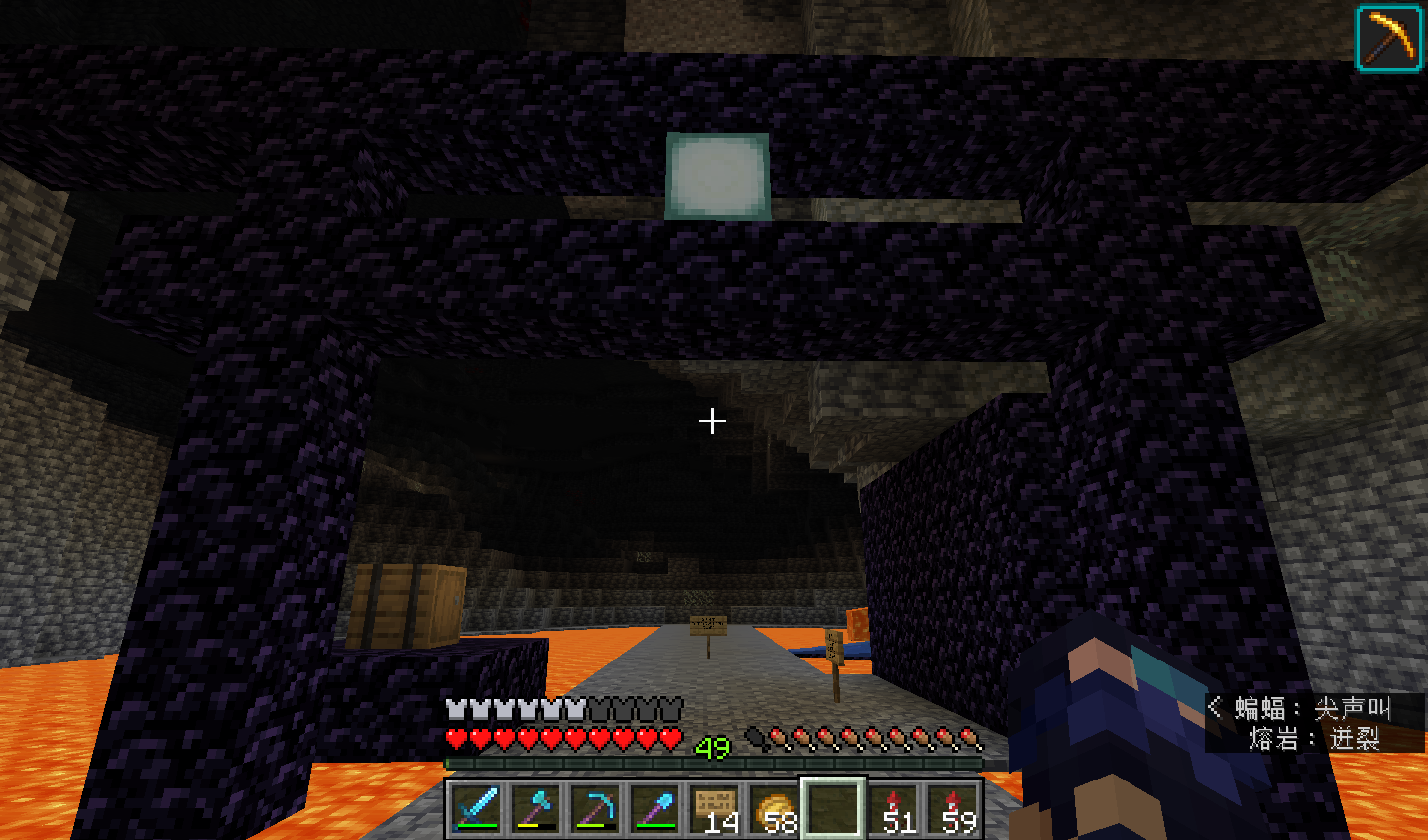Choose the diamond pickaxe in the hotbar

point(595,807)
